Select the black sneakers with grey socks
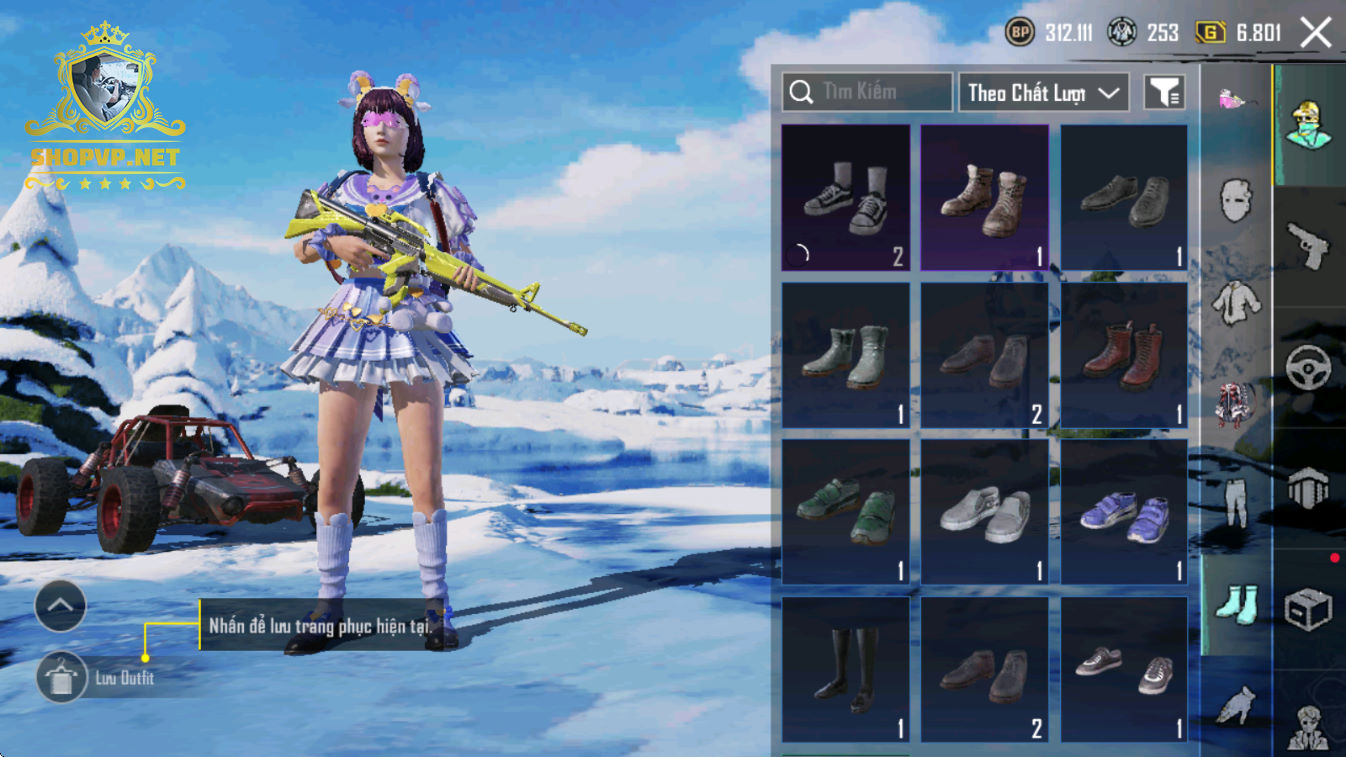1346x757 pixels. [846, 197]
